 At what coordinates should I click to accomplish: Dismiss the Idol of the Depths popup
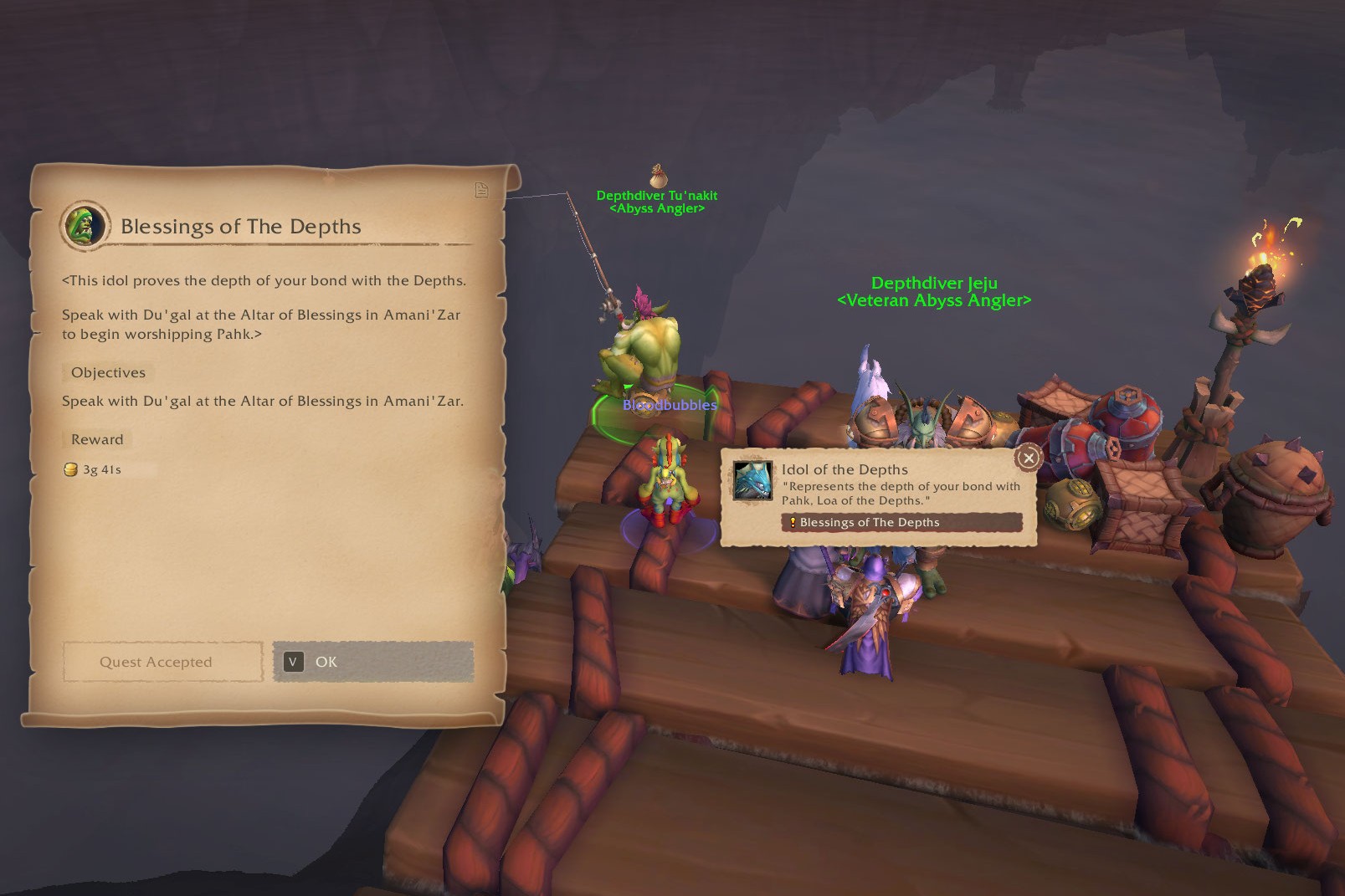point(1028,458)
